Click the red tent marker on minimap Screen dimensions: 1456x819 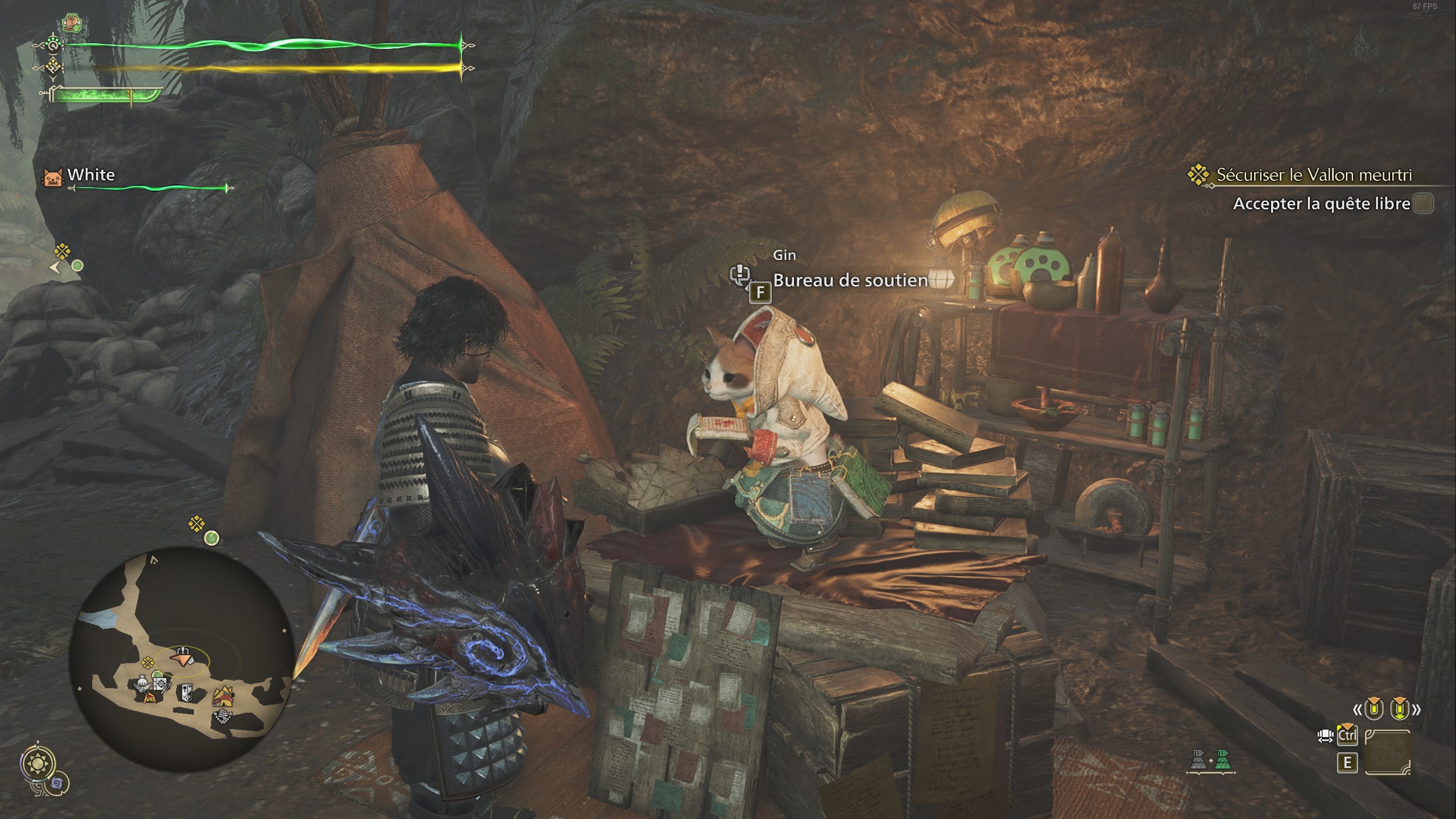click(x=150, y=696)
